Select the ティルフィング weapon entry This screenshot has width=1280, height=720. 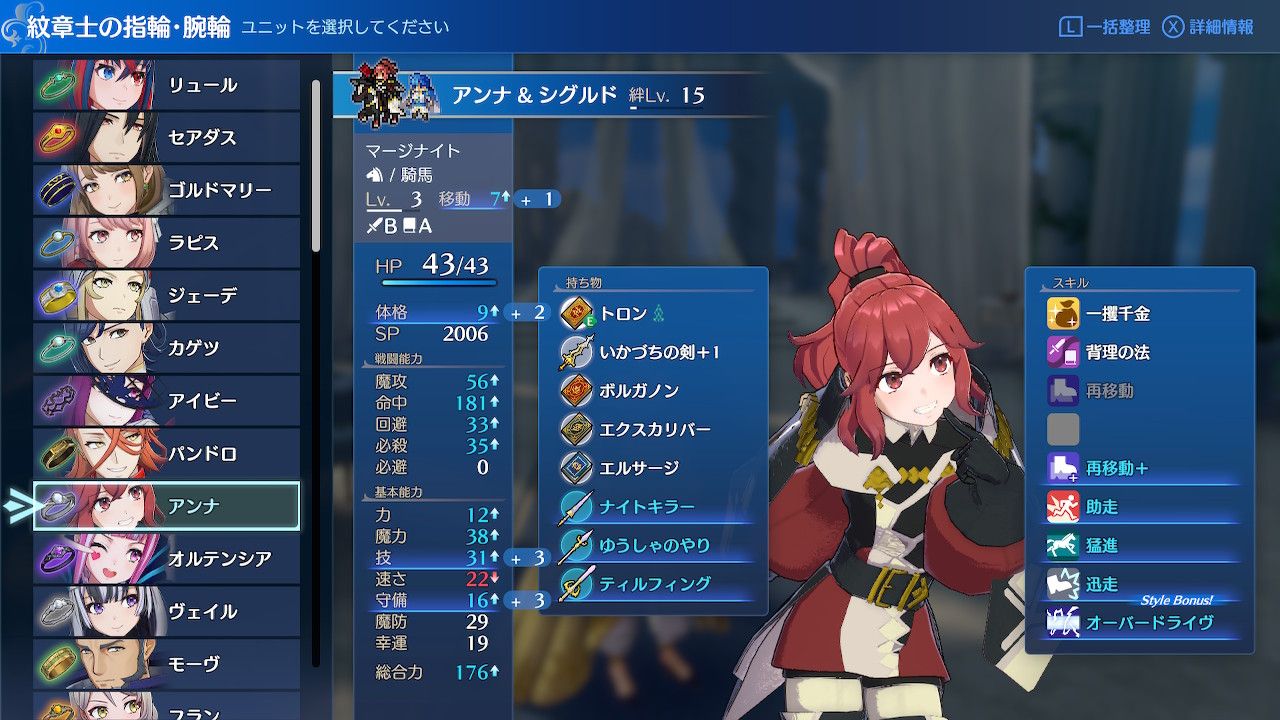(x=652, y=584)
